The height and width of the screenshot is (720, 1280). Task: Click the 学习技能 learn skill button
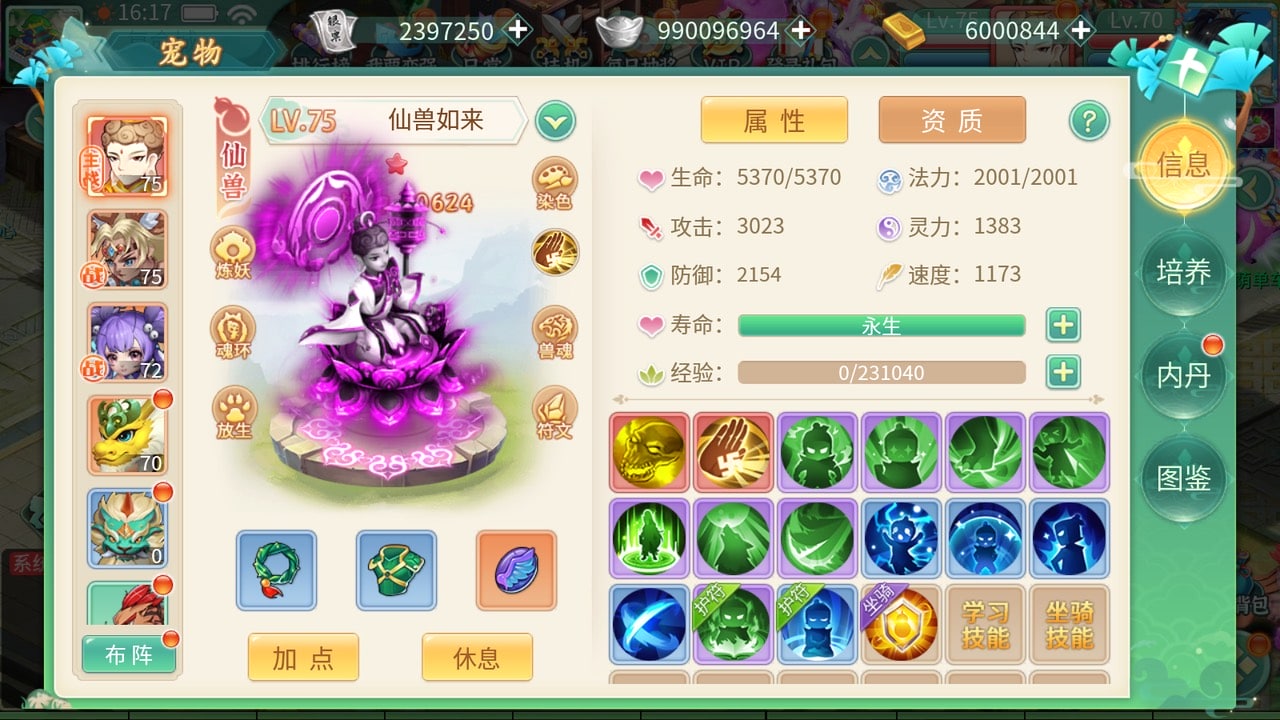[x=986, y=627]
